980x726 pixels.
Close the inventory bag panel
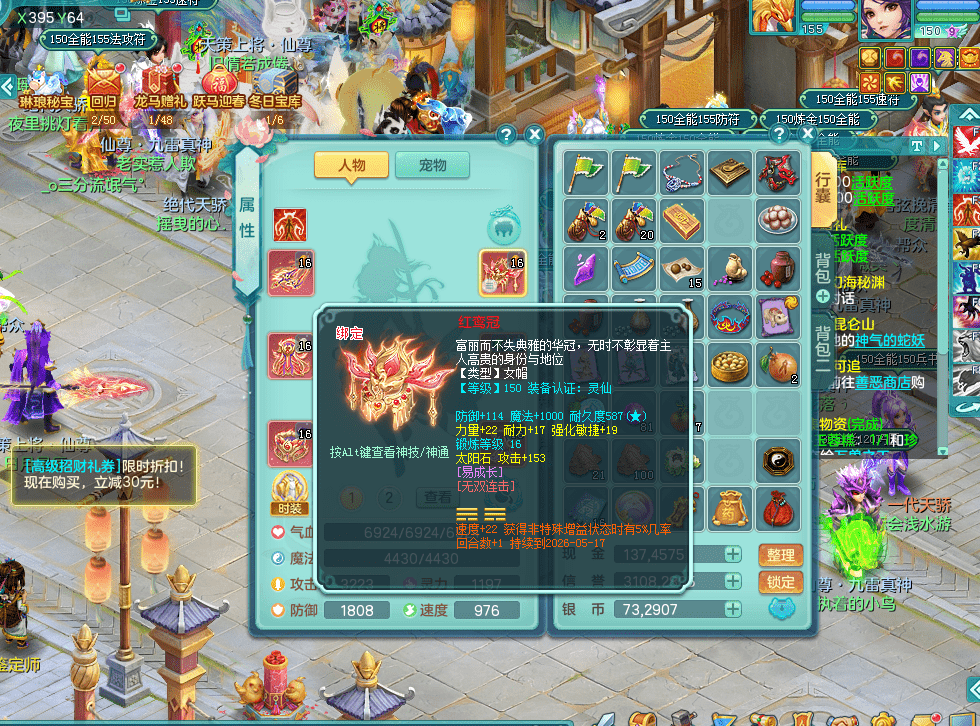(x=805, y=134)
